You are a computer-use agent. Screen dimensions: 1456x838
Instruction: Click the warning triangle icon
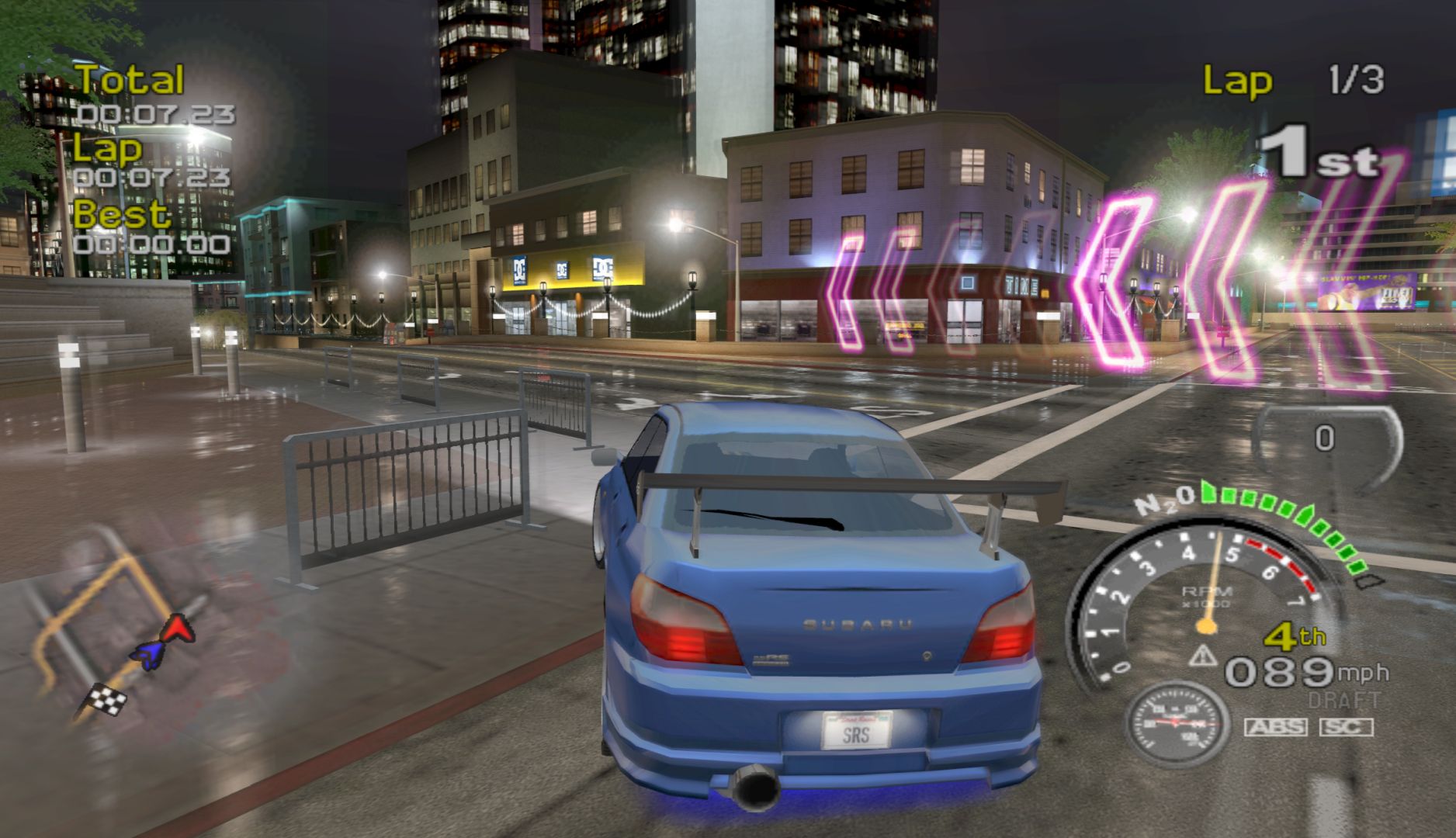pos(1204,656)
